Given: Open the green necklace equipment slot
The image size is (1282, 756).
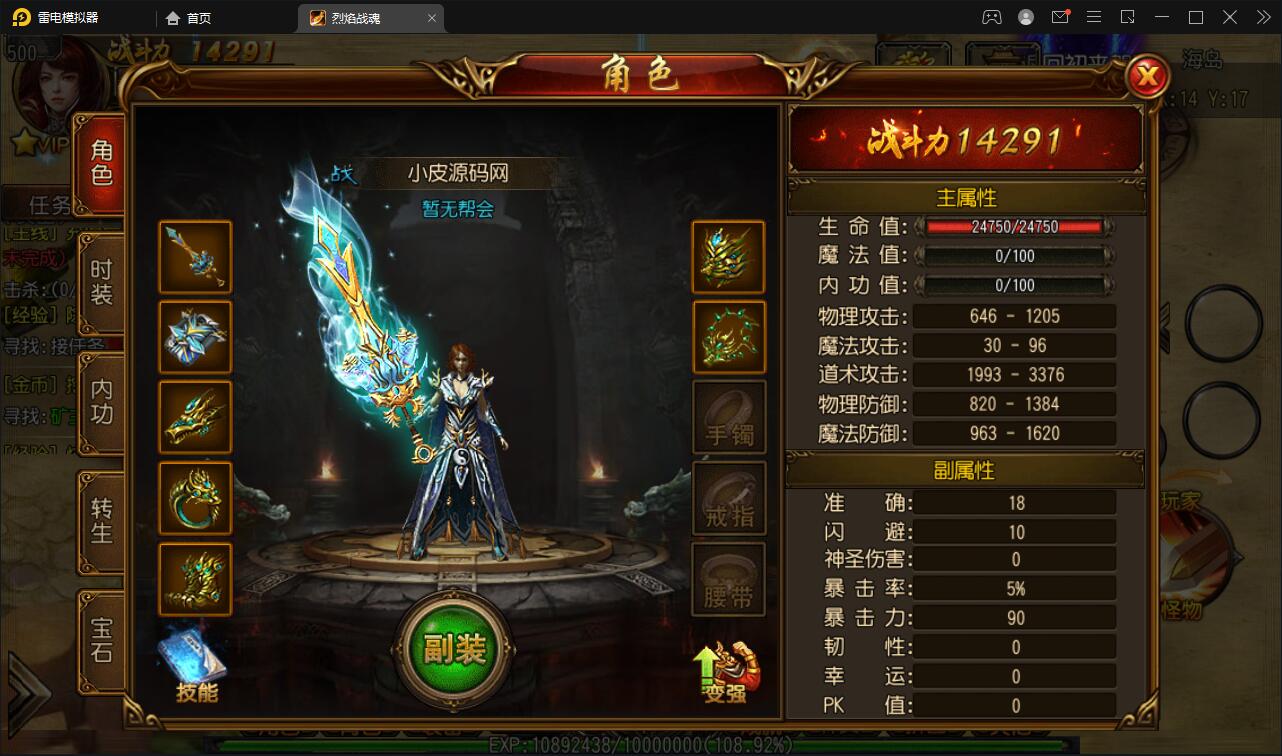Looking at the screenshot, I should 729,337.
